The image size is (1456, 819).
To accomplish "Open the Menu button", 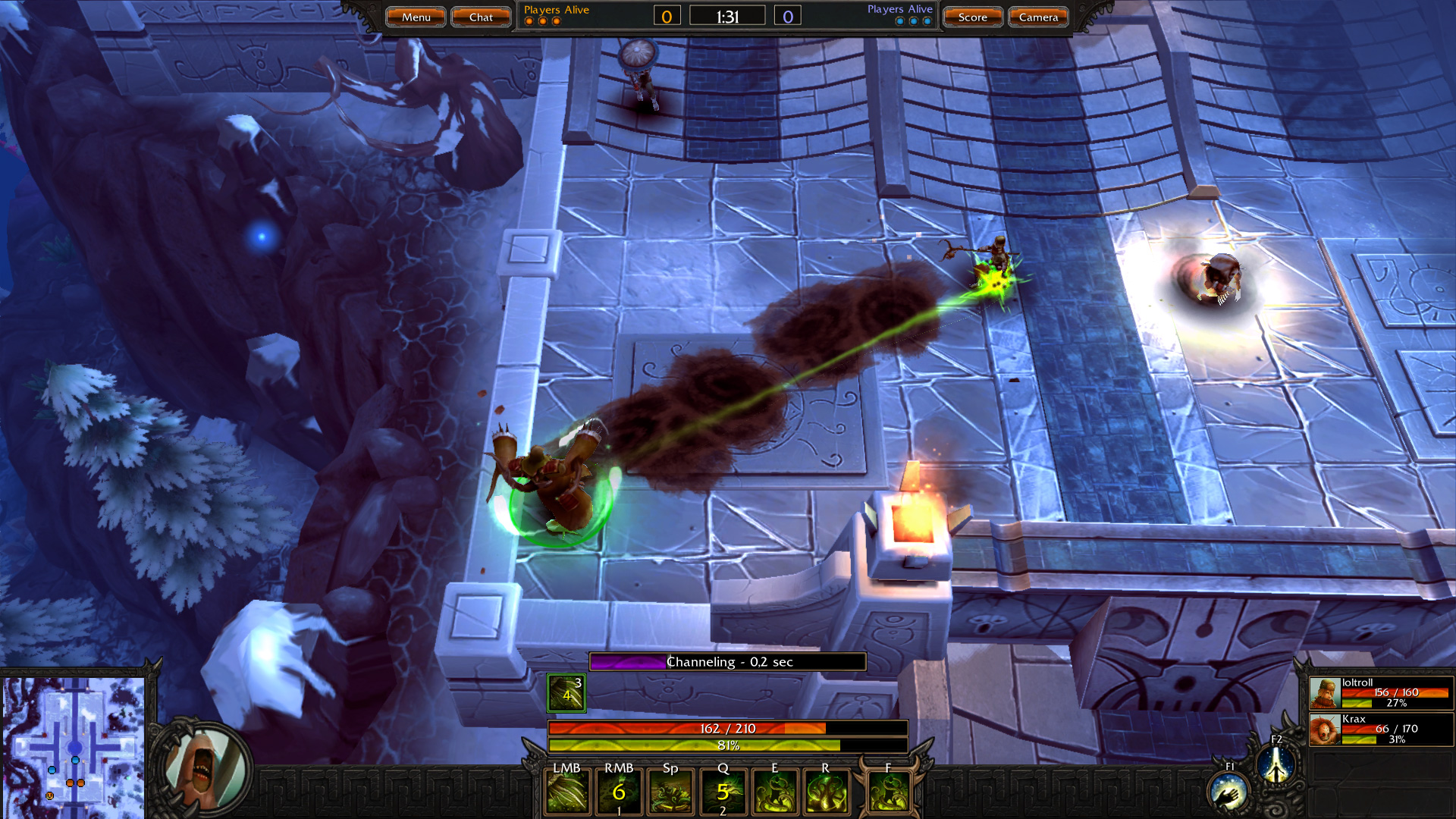I will 416,17.
